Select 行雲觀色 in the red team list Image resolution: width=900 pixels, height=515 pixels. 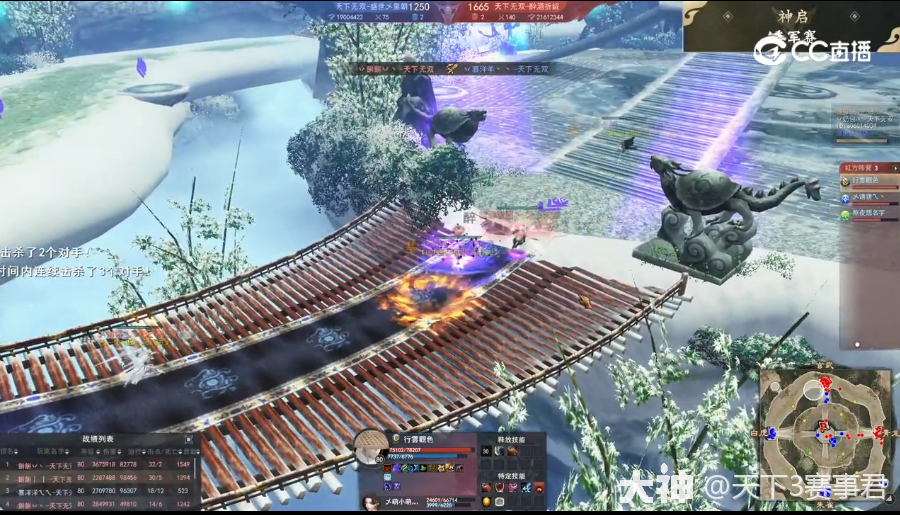tap(869, 181)
